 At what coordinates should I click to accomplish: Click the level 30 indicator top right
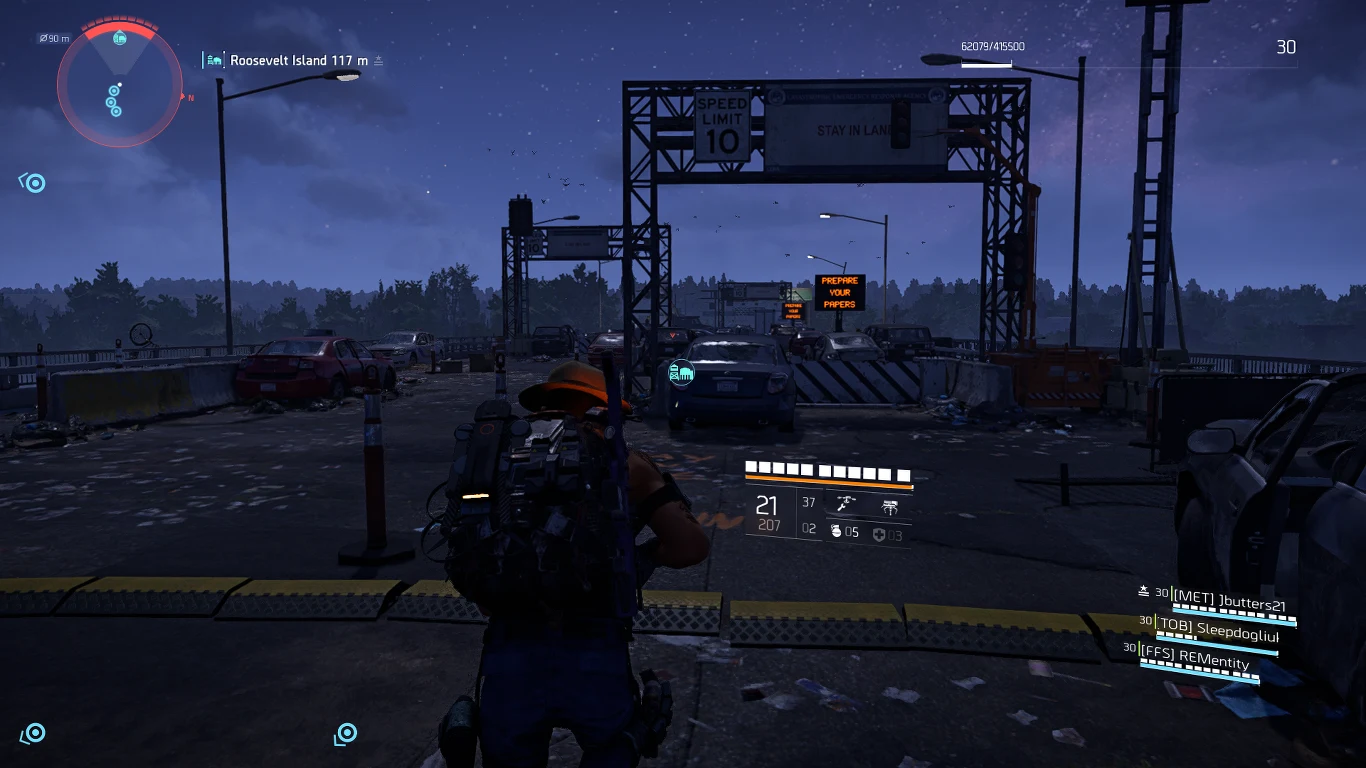(x=1286, y=46)
